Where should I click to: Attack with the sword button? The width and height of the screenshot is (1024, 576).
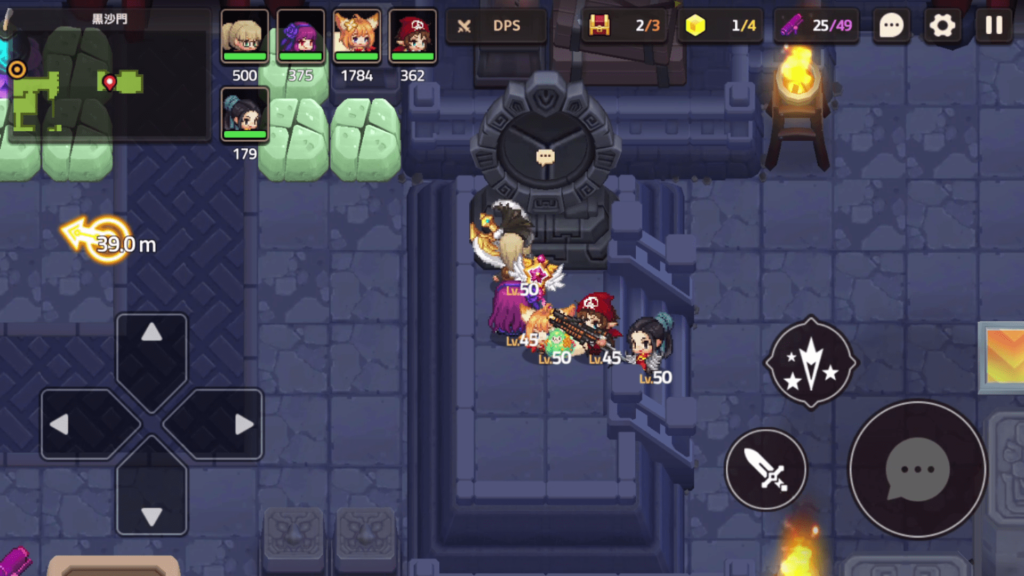point(765,468)
